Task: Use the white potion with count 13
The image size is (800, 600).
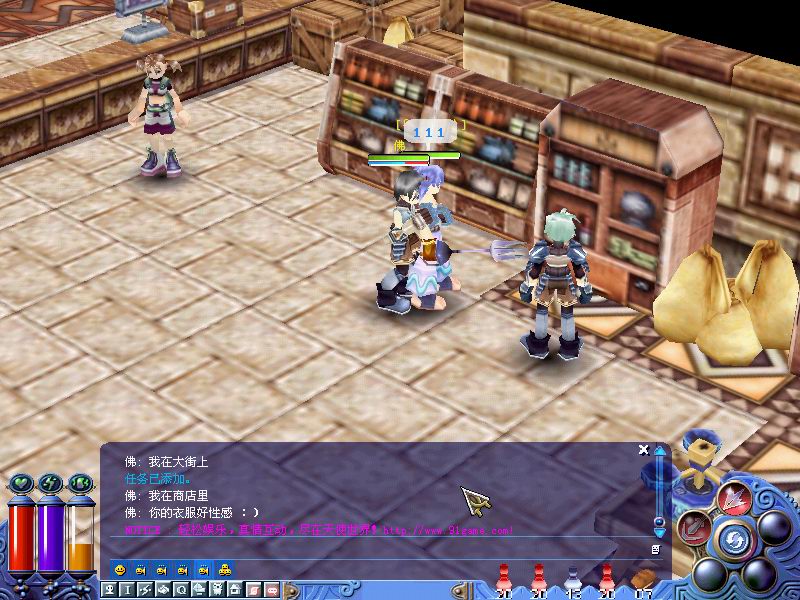Action: point(572,578)
